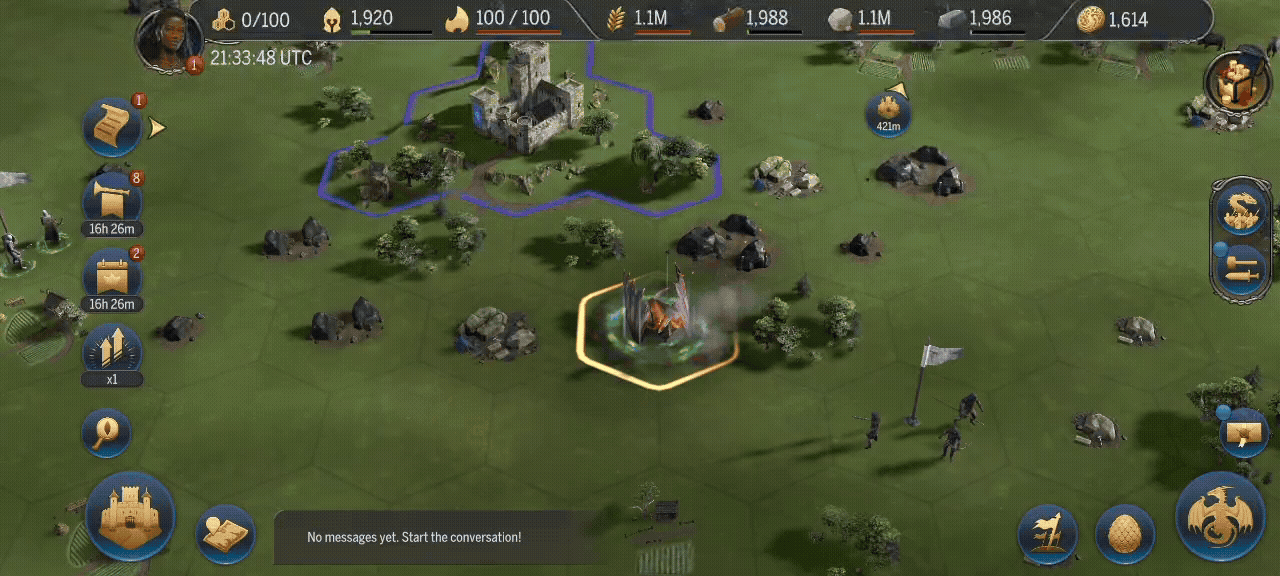
Task: Open the quest scroll icon
Action: pos(111,127)
